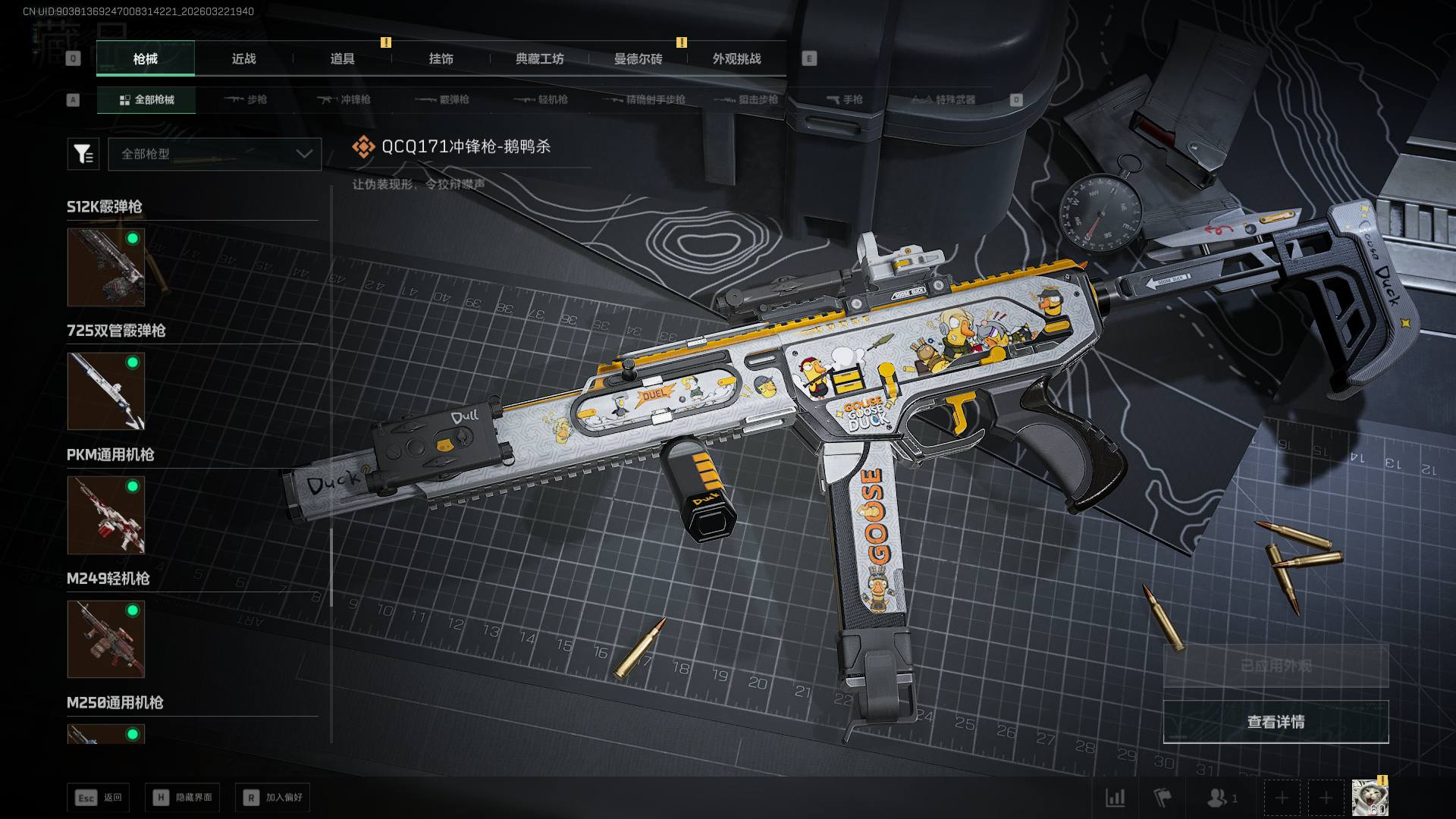Click the funnel filter icon

[x=83, y=154]
